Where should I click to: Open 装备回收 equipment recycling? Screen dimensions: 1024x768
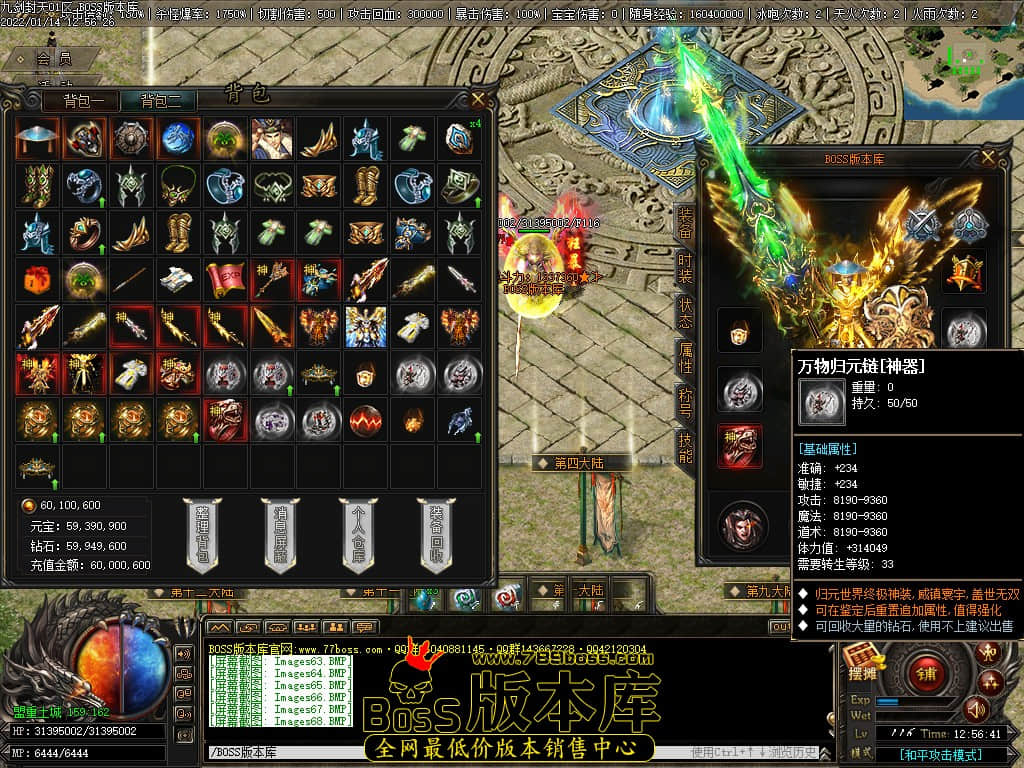(436, 535)
